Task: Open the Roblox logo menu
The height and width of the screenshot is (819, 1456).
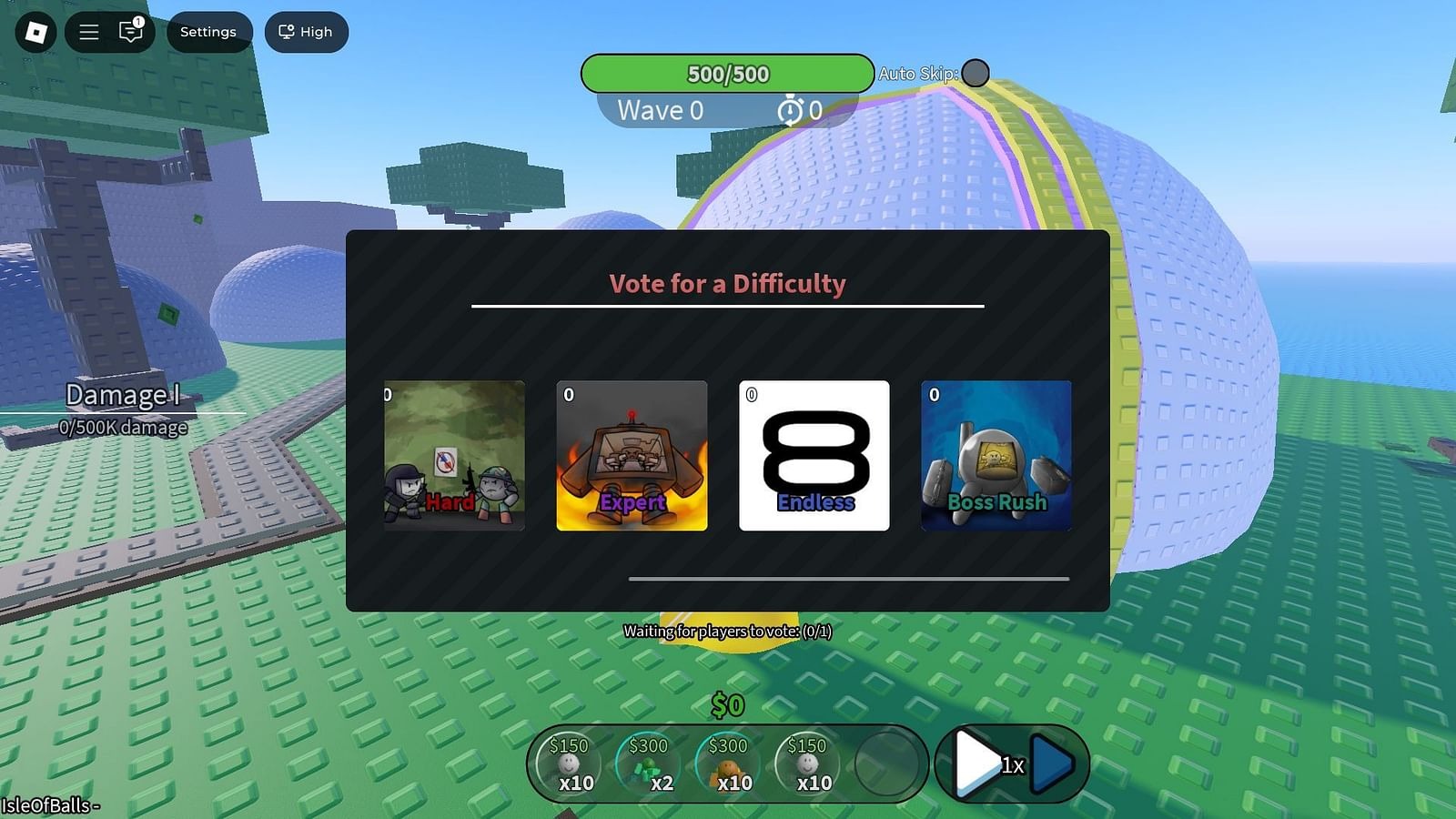Action: click(x=35, y=32)
